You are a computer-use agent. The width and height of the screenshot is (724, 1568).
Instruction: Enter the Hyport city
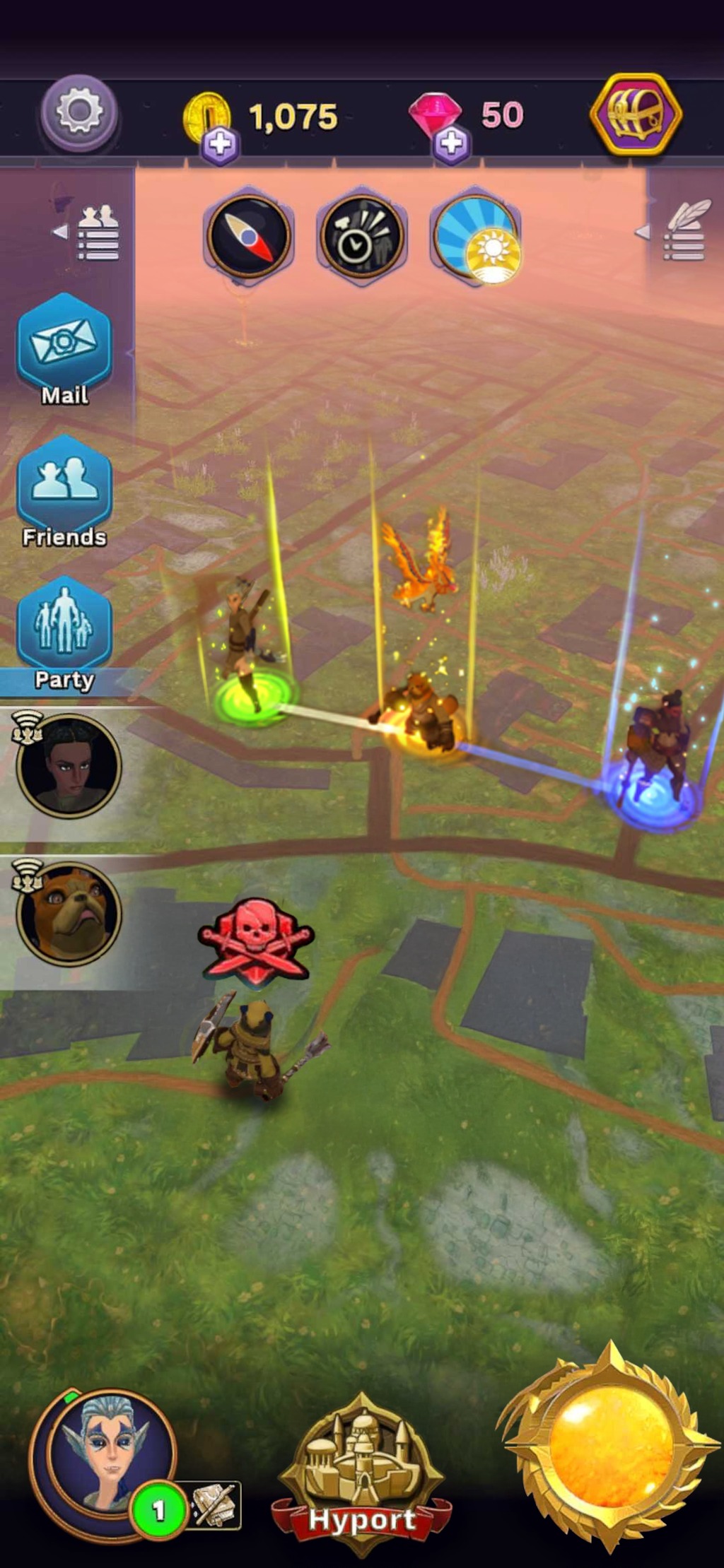coord(361,1473)
